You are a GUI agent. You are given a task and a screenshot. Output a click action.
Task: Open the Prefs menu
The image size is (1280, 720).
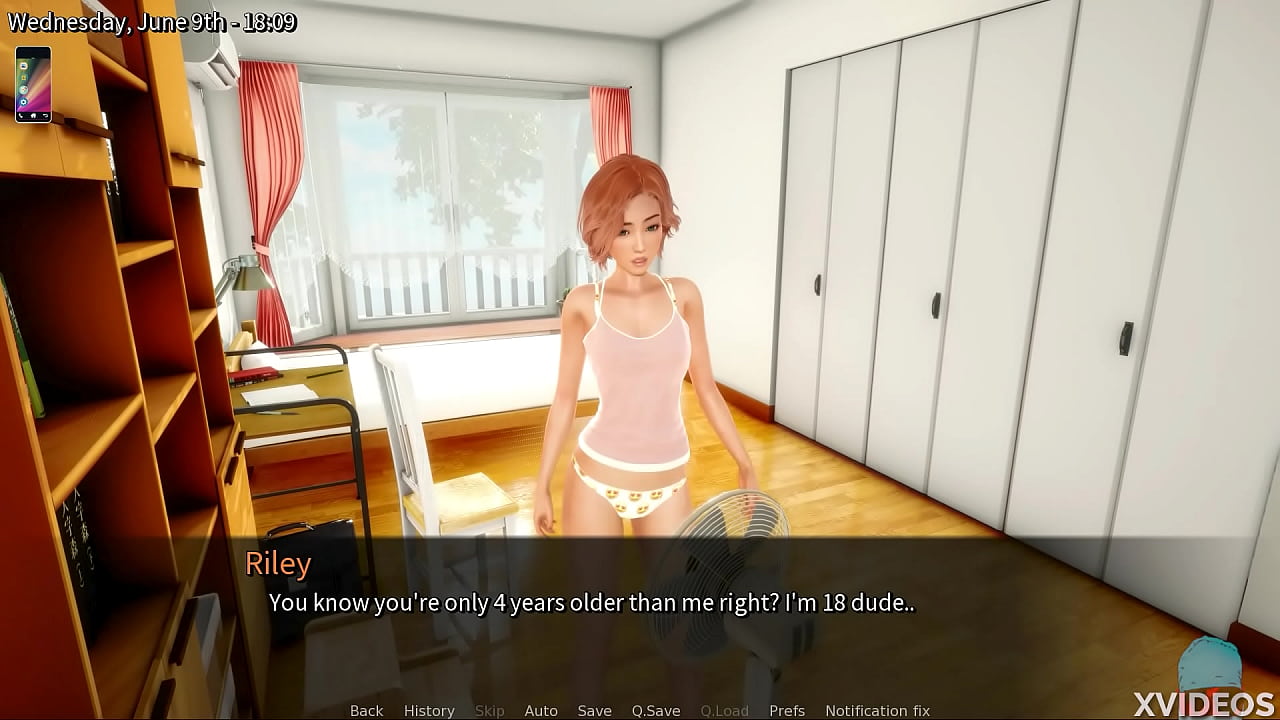point(789,710)
